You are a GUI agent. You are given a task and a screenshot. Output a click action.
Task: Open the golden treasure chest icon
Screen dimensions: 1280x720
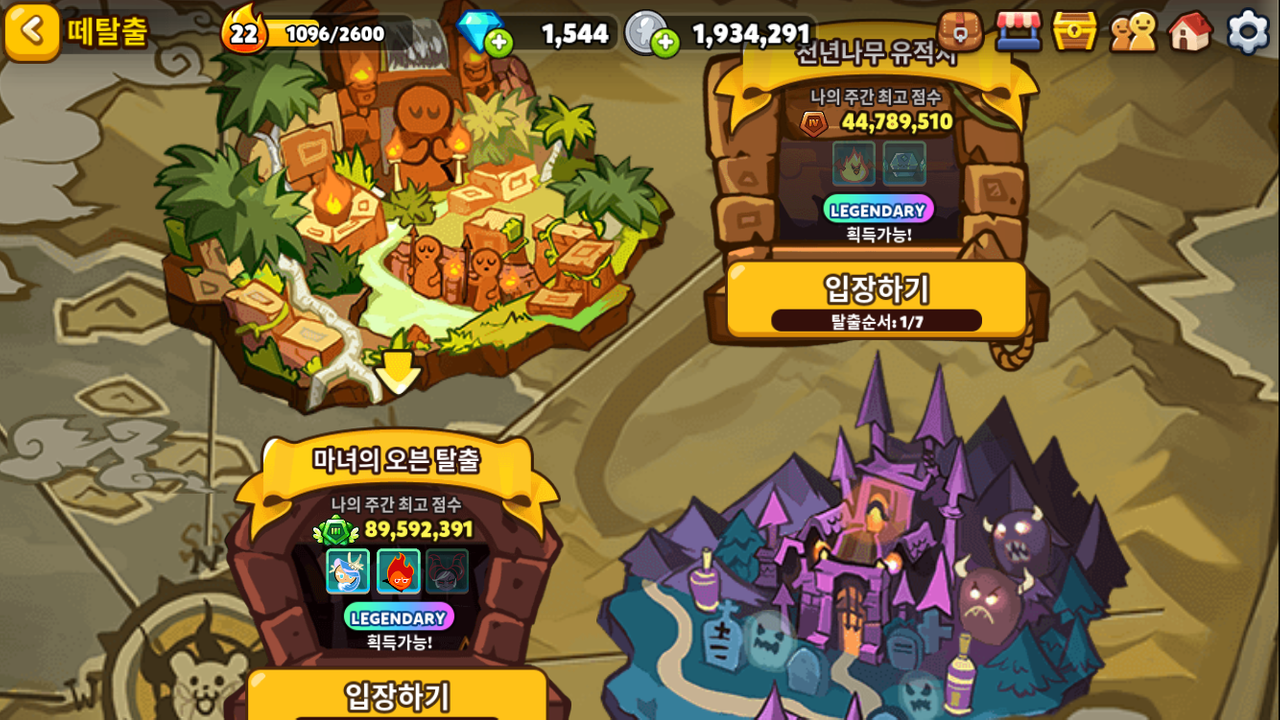[1075, 31]
